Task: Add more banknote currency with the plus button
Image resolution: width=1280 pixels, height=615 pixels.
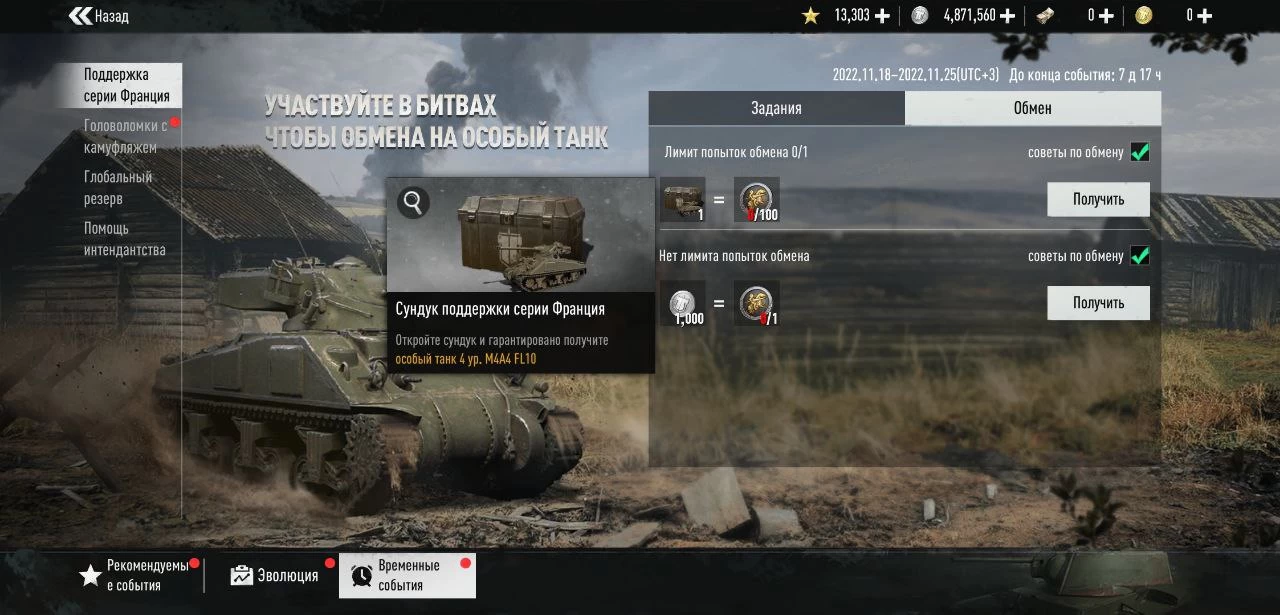Action: (1107, 16)
